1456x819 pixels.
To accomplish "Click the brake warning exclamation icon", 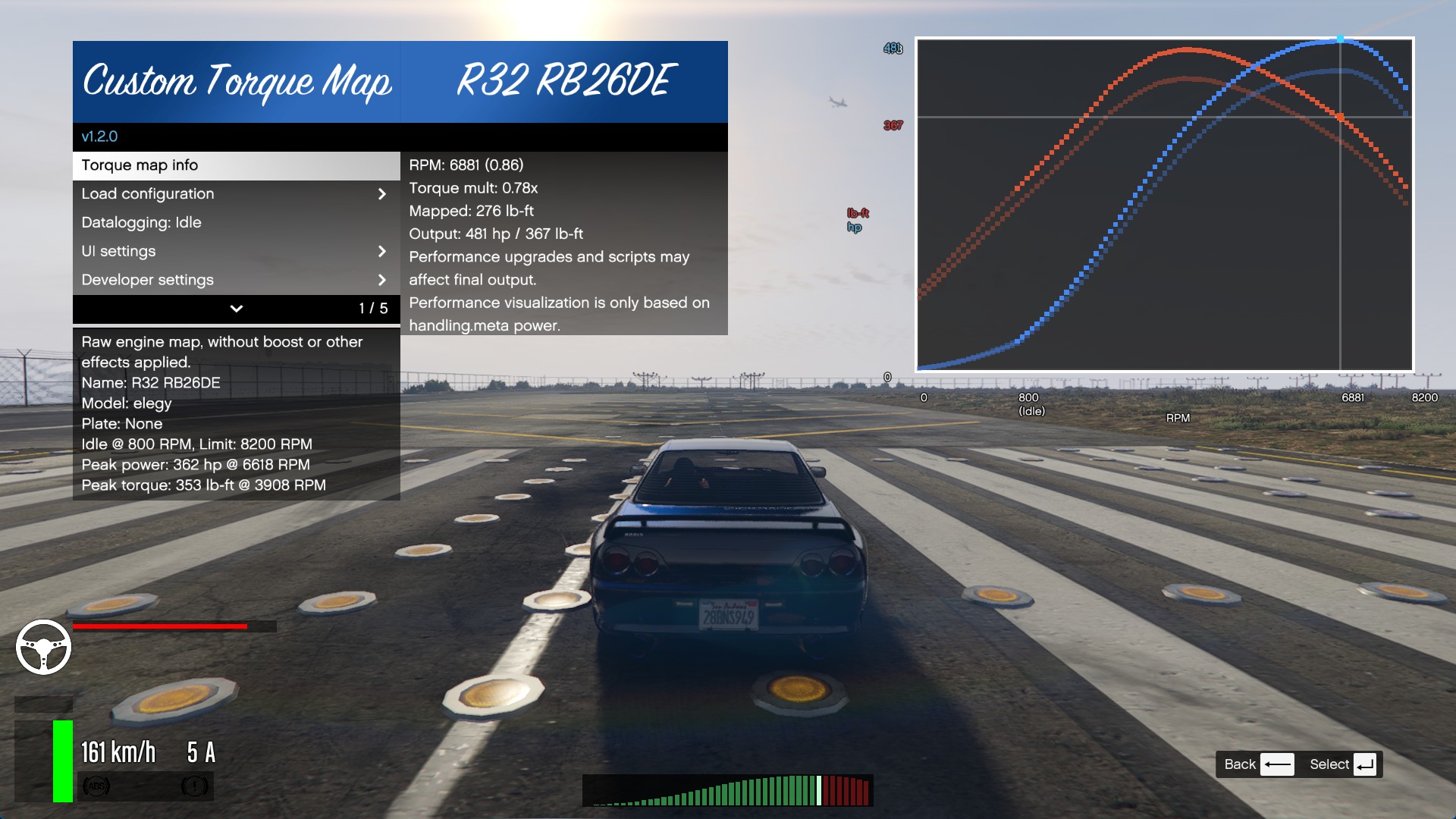I will tap(196, 786).
